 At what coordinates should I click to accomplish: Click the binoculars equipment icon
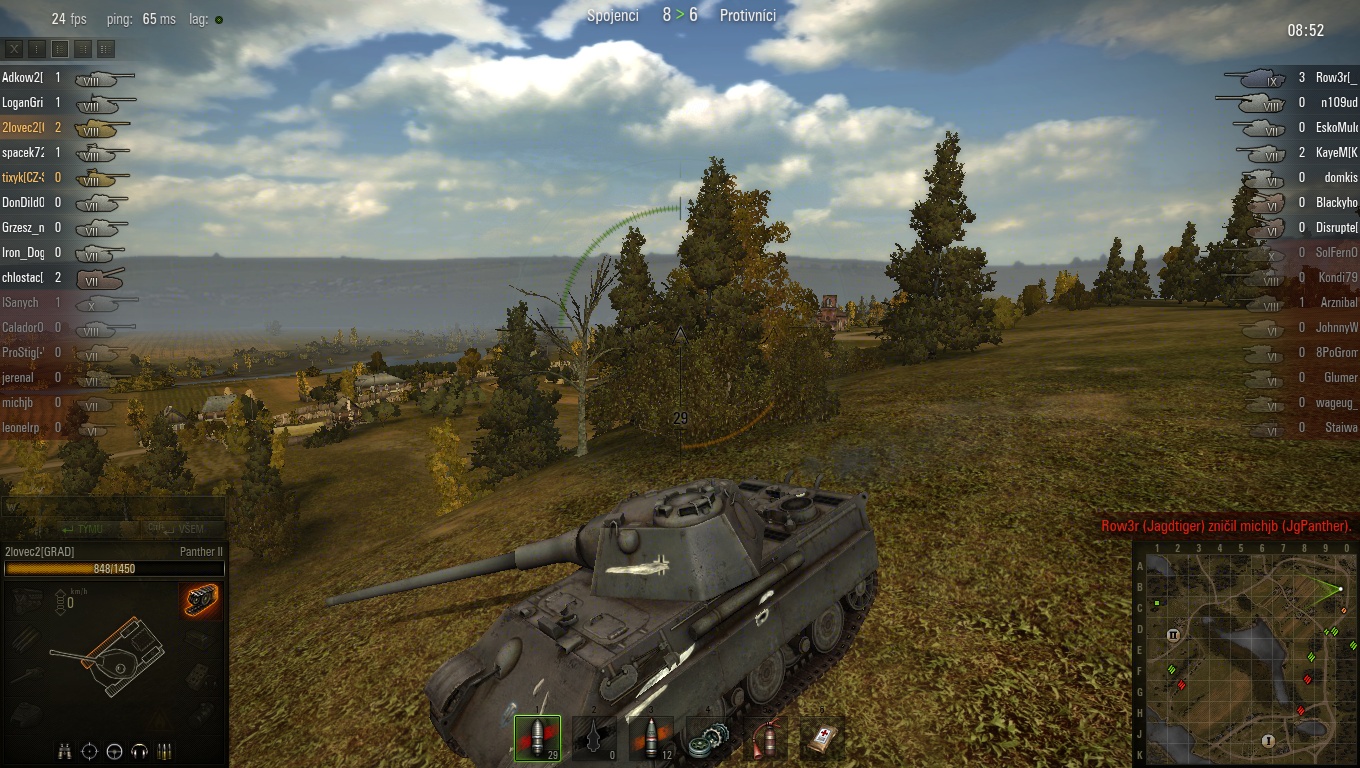tap(65, 751)
